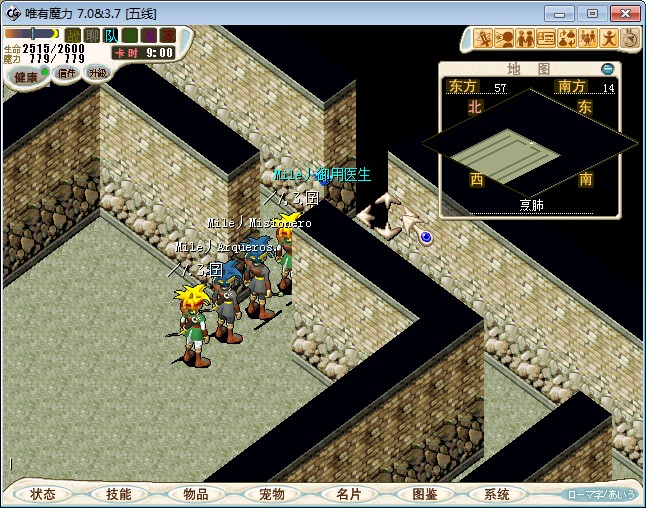
Task: Toggle the romaji/kana input mode button
Action: coord(602,495)
